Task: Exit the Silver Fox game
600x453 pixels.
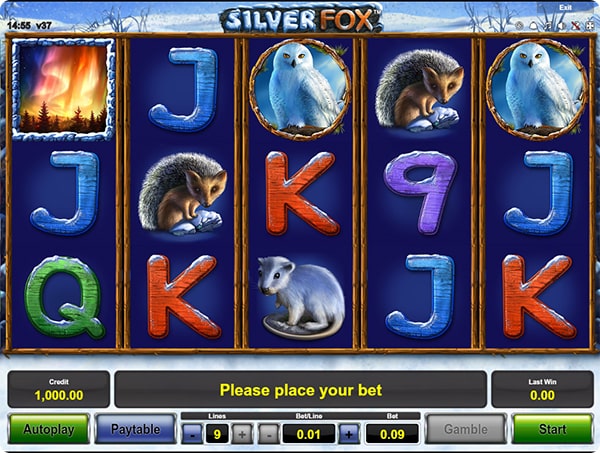Action: coord(565,8)
